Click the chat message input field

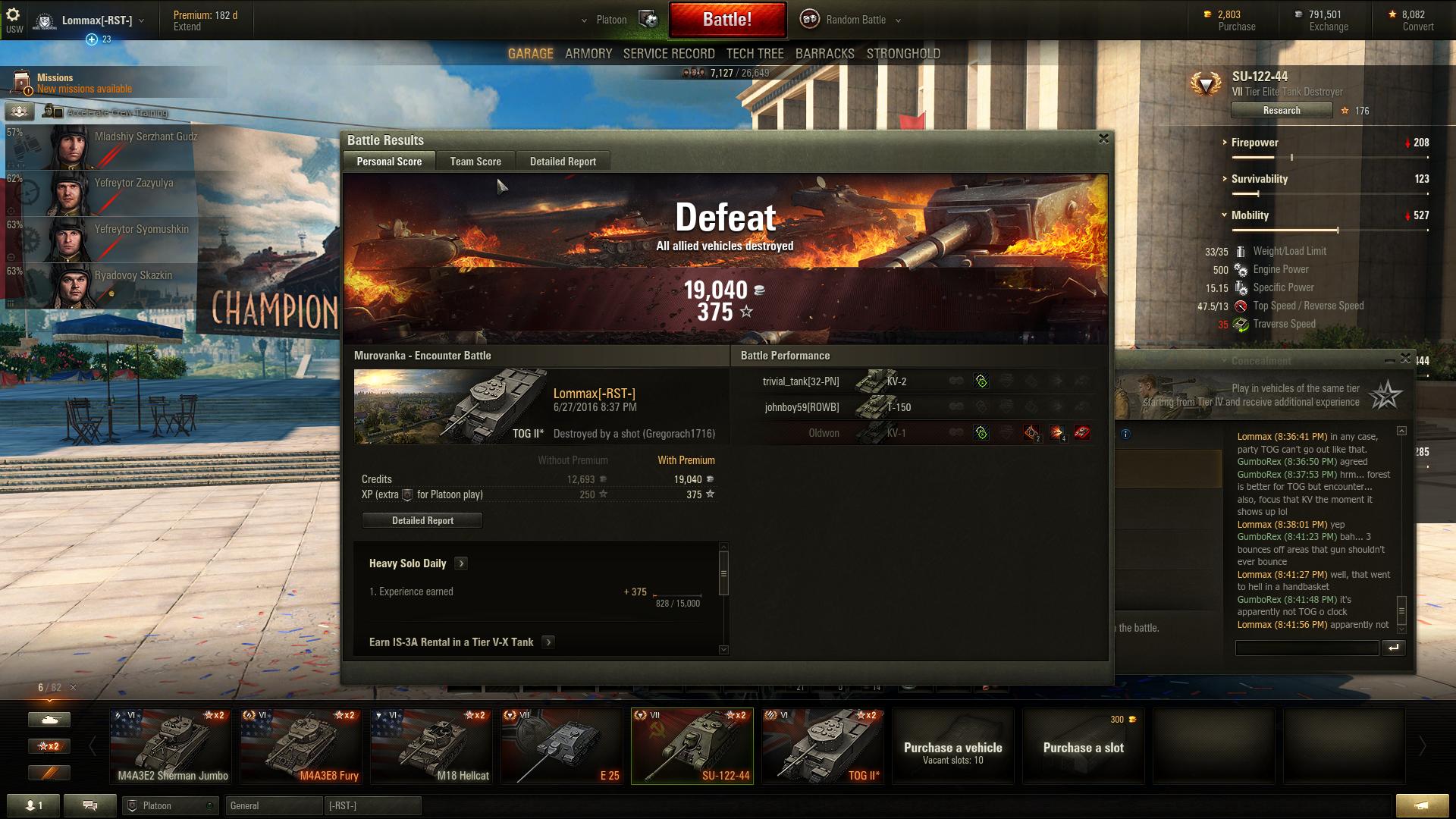click(x=1307, y=648)
